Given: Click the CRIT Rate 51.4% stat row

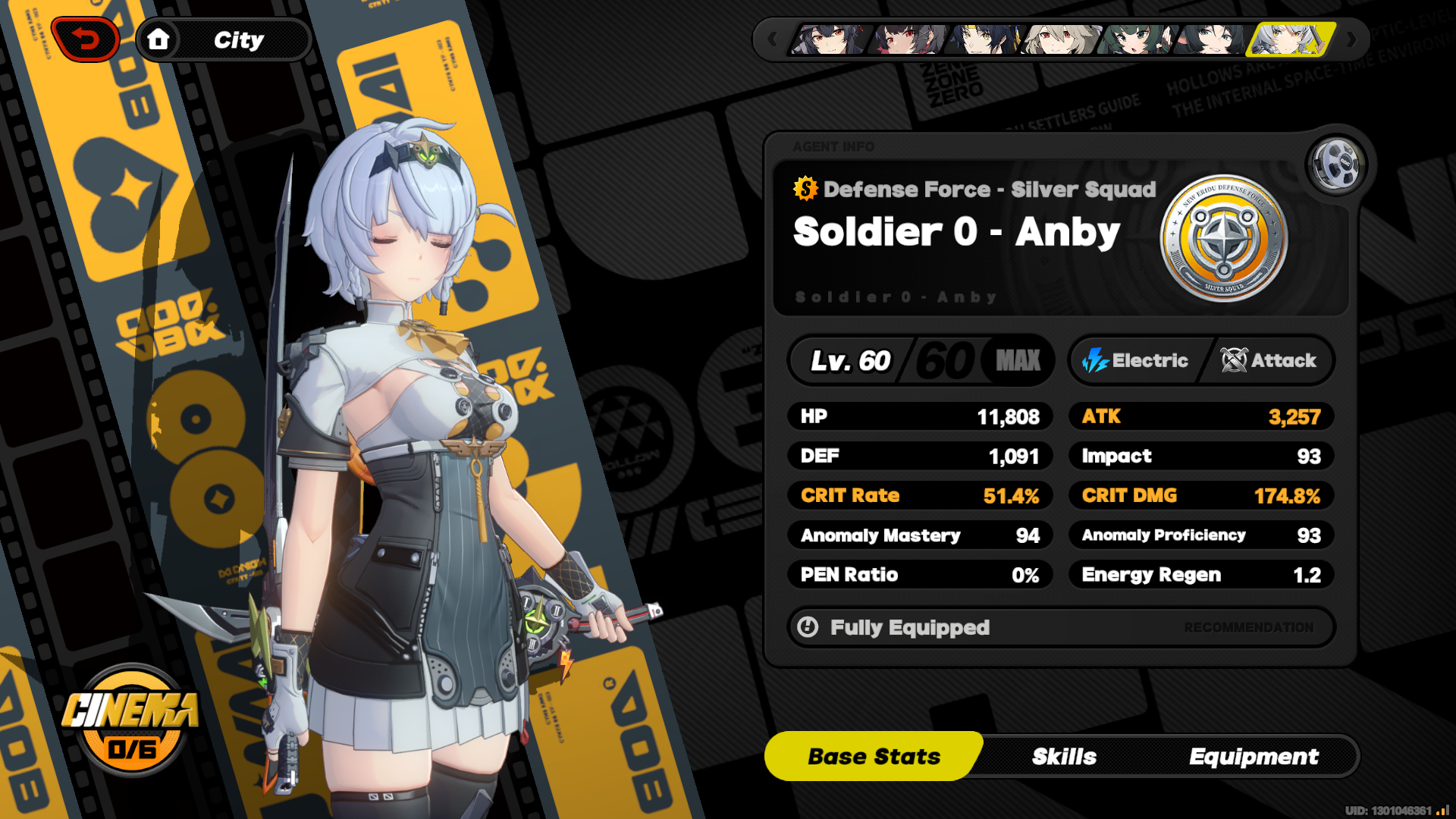Looking at the screenshot, I should point(920,495).
